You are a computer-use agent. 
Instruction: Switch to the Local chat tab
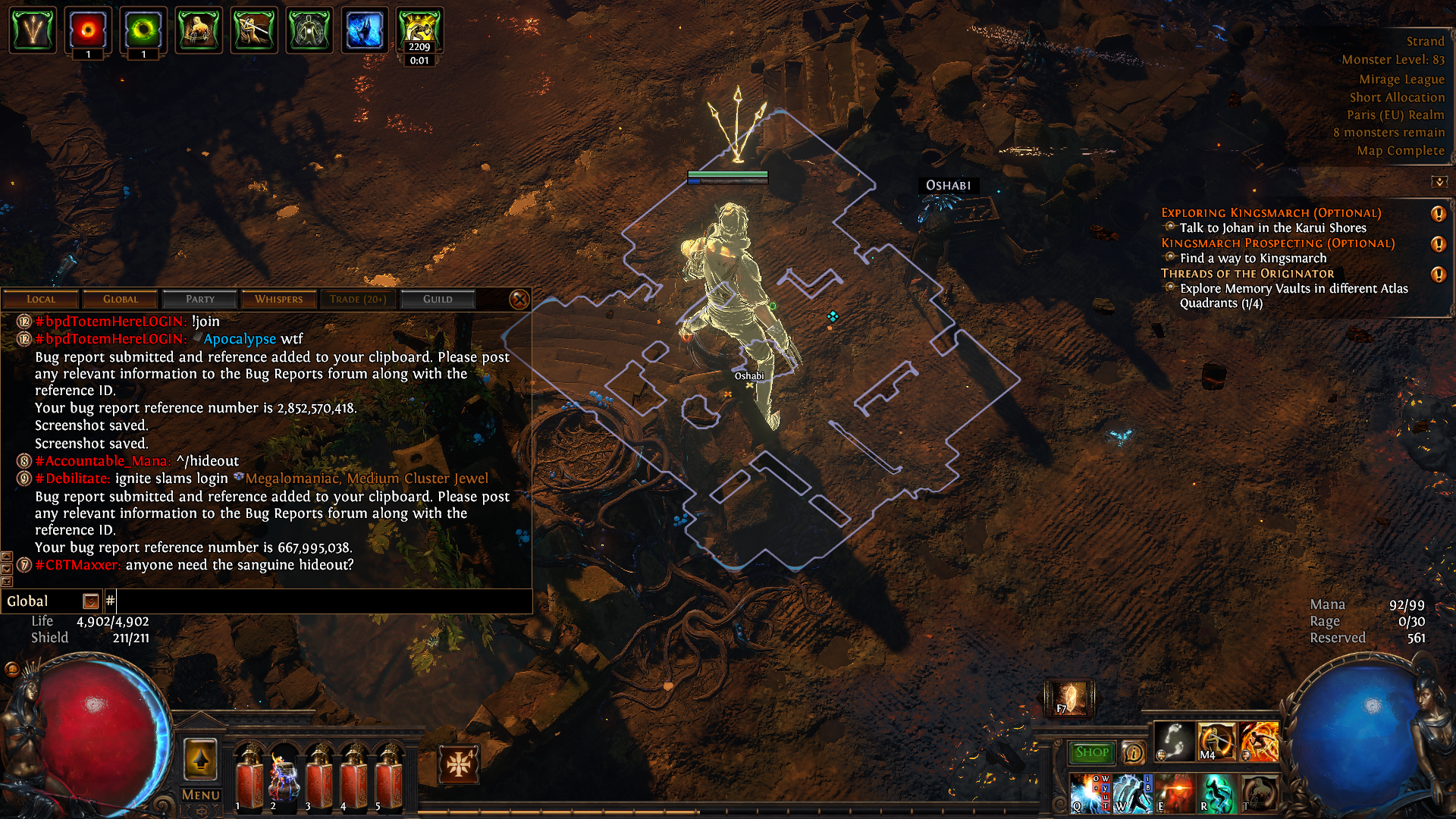(41, 300)
